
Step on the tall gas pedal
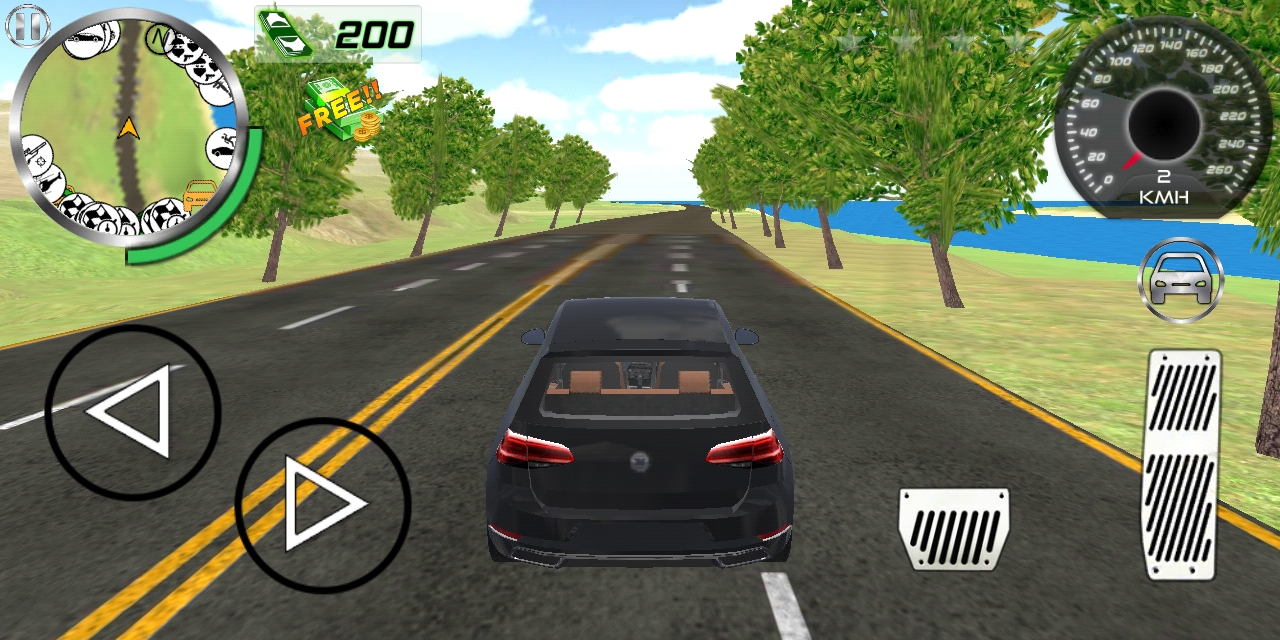pyautogui.click(x=1183, y=463)
